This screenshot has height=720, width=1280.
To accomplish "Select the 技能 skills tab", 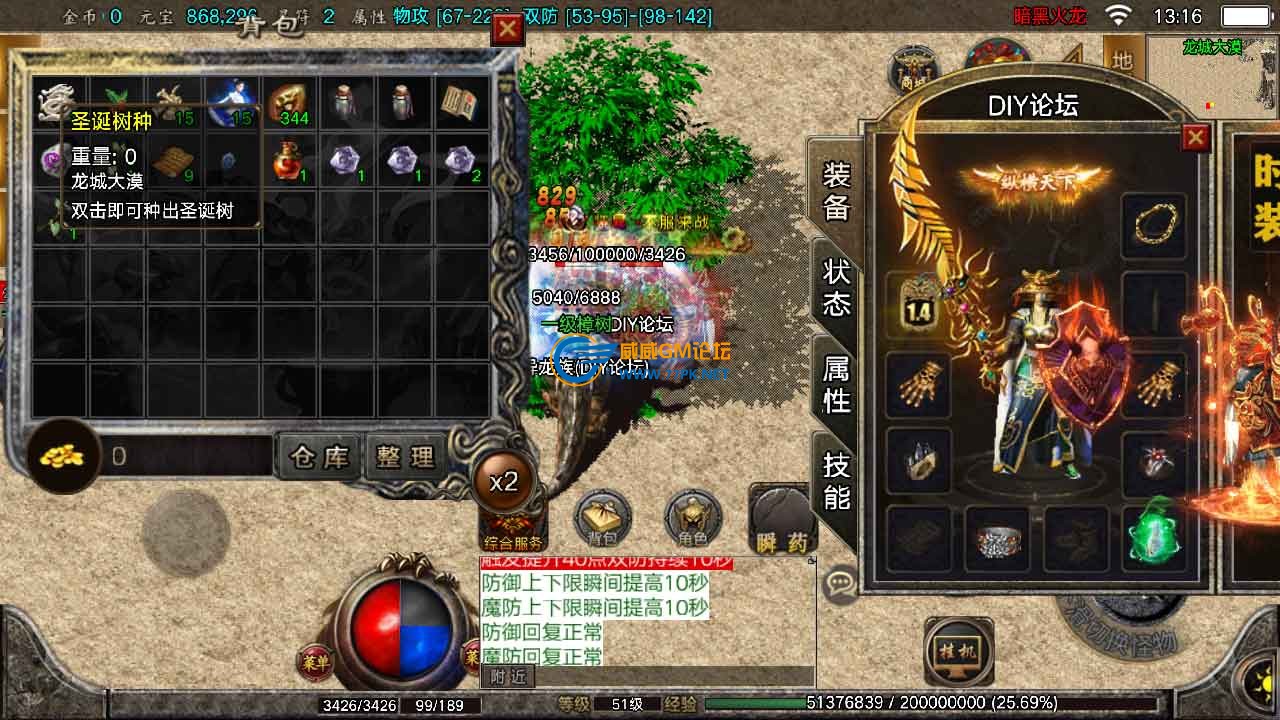I will [x=836, y=480].
